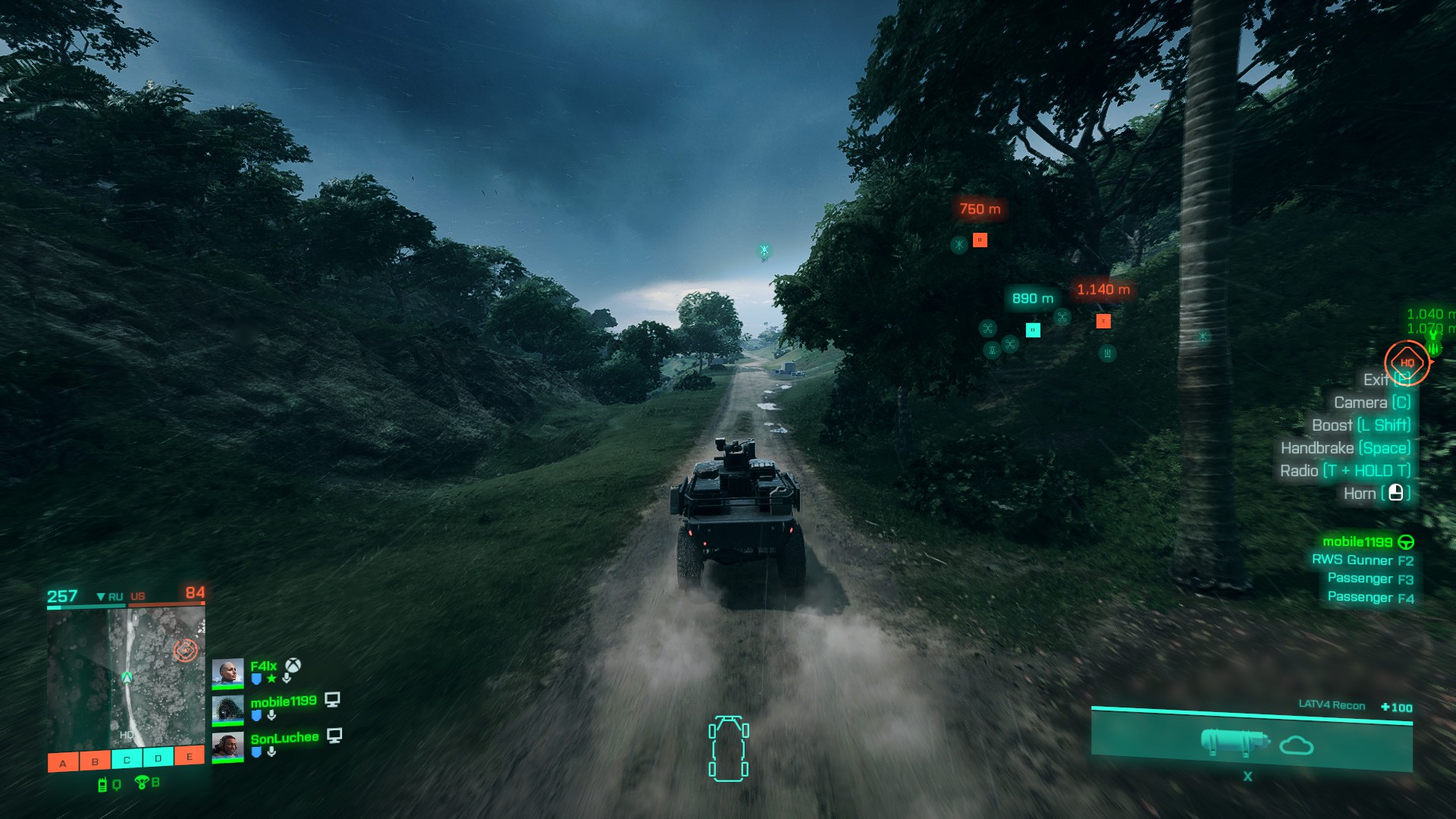Image resolution: width=1456 pixels, height=819 pixels.
Task: Select objective flag A in capture bar
Action: point(63,762)
